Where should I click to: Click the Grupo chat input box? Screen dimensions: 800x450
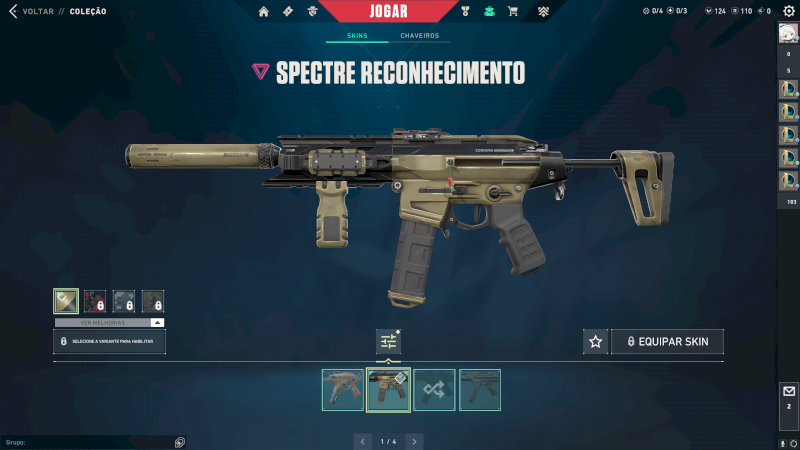(90, 441)
